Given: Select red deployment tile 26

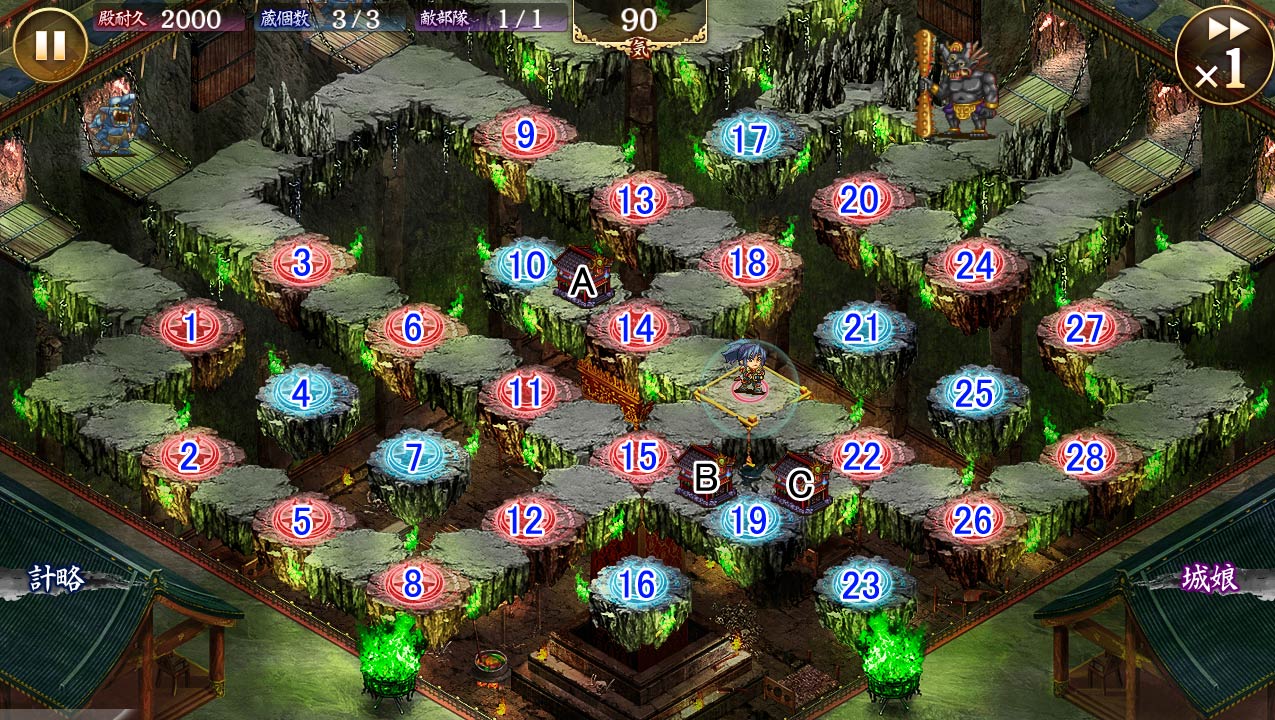Looking at the screenshot, I should click(x=973, y=520).
